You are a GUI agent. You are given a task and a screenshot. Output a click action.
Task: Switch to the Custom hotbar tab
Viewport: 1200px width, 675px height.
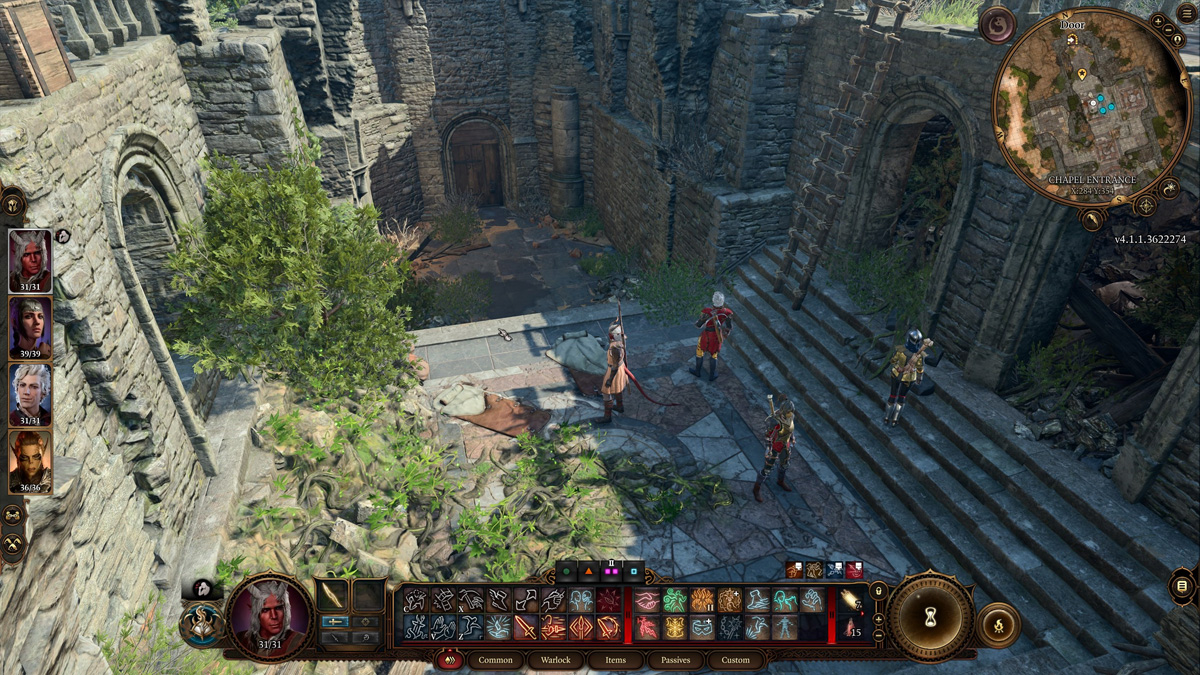tap(735, 660)
